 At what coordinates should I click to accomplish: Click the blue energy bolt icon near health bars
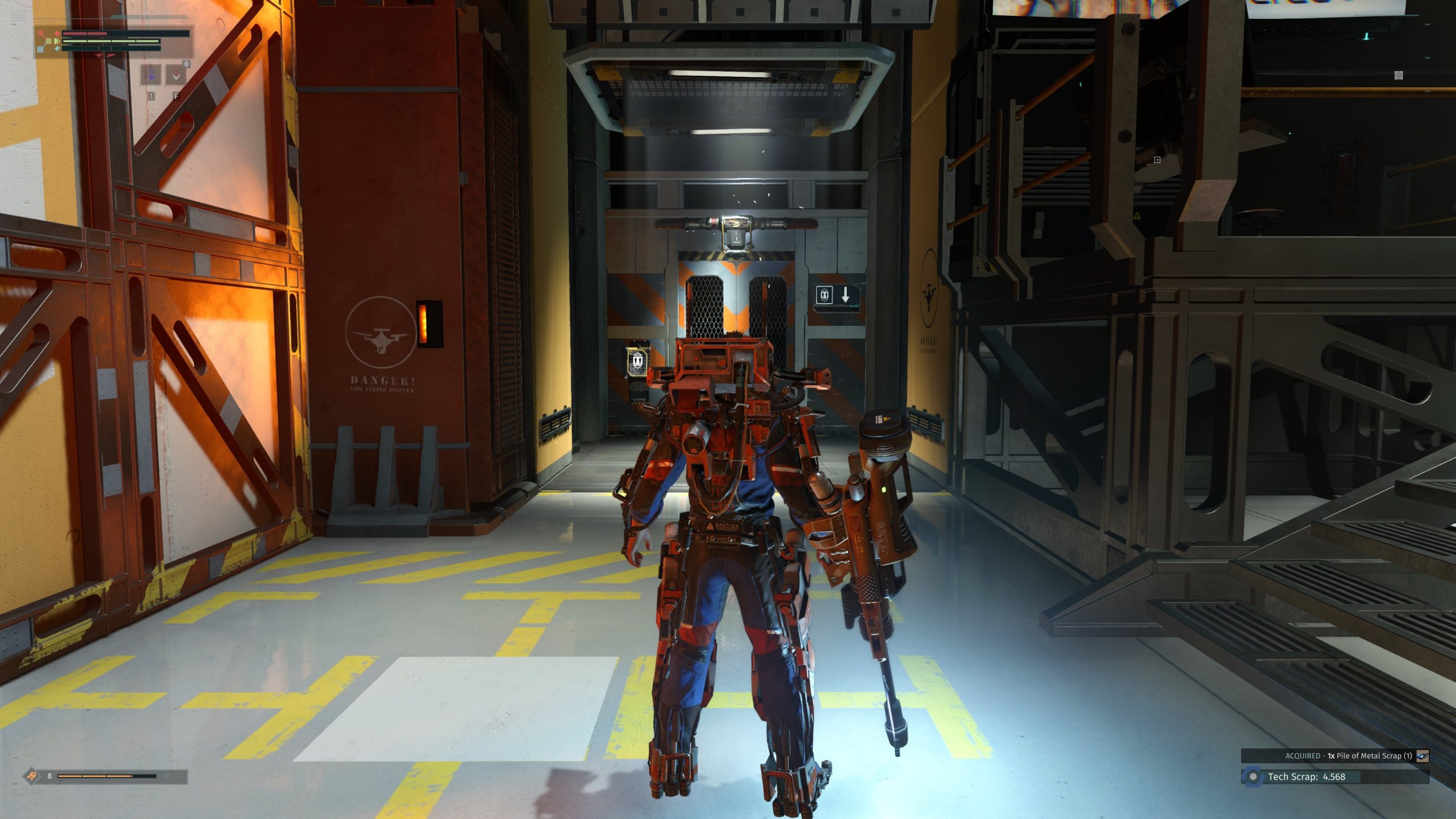57,49
